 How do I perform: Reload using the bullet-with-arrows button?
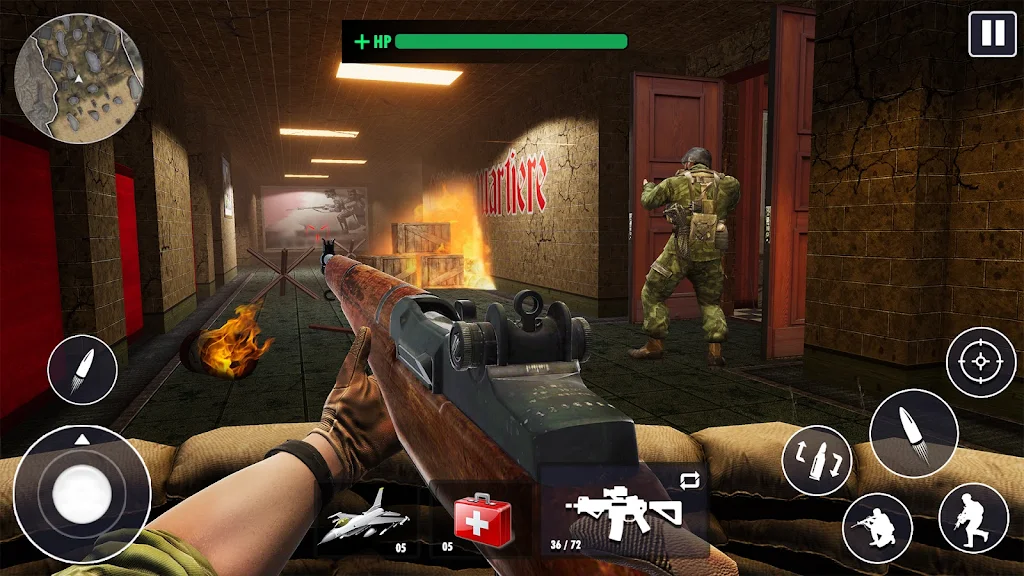click(x=817, y=460)
